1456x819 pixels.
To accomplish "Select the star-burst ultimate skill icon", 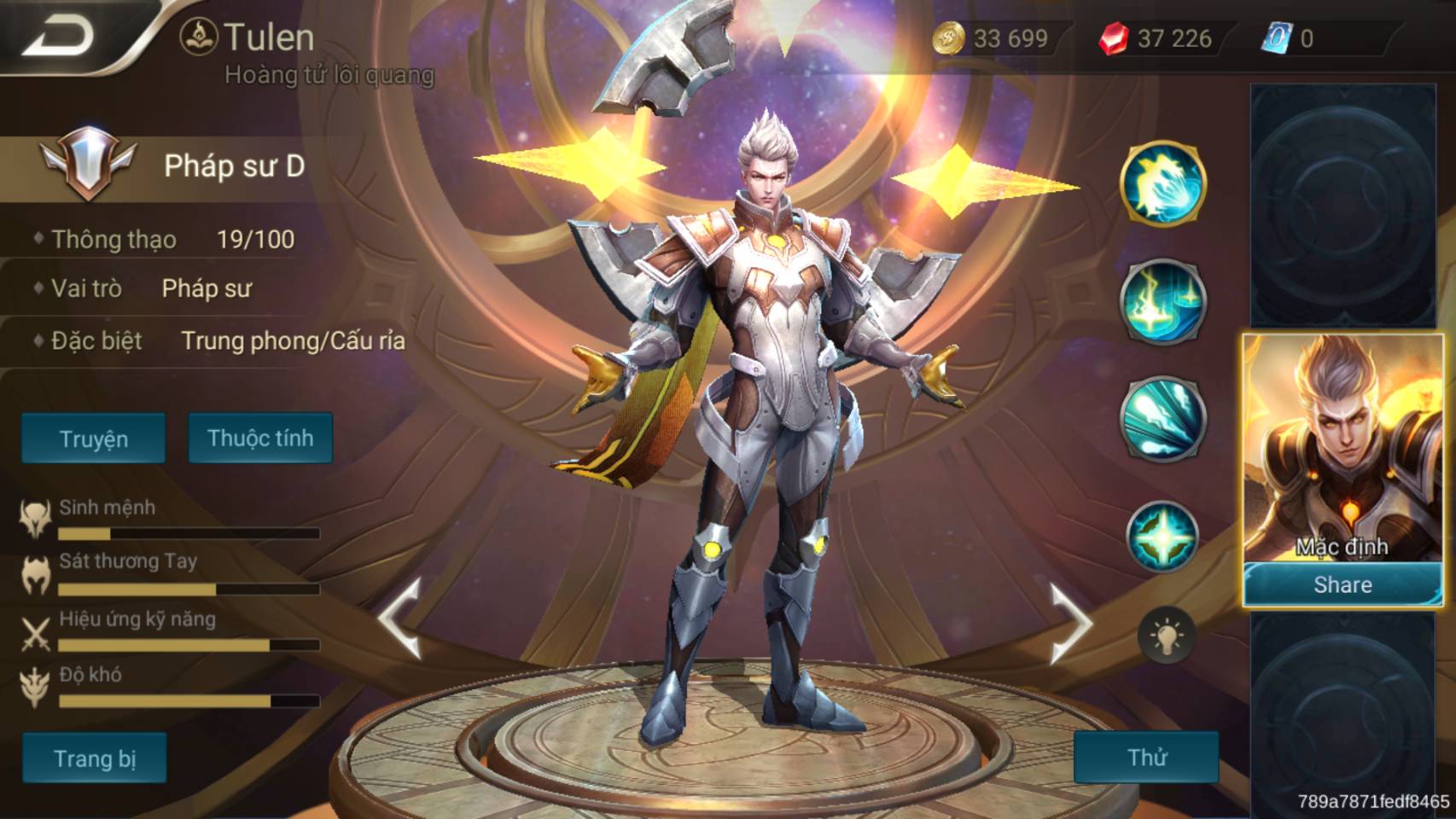I will point(1162,536).
